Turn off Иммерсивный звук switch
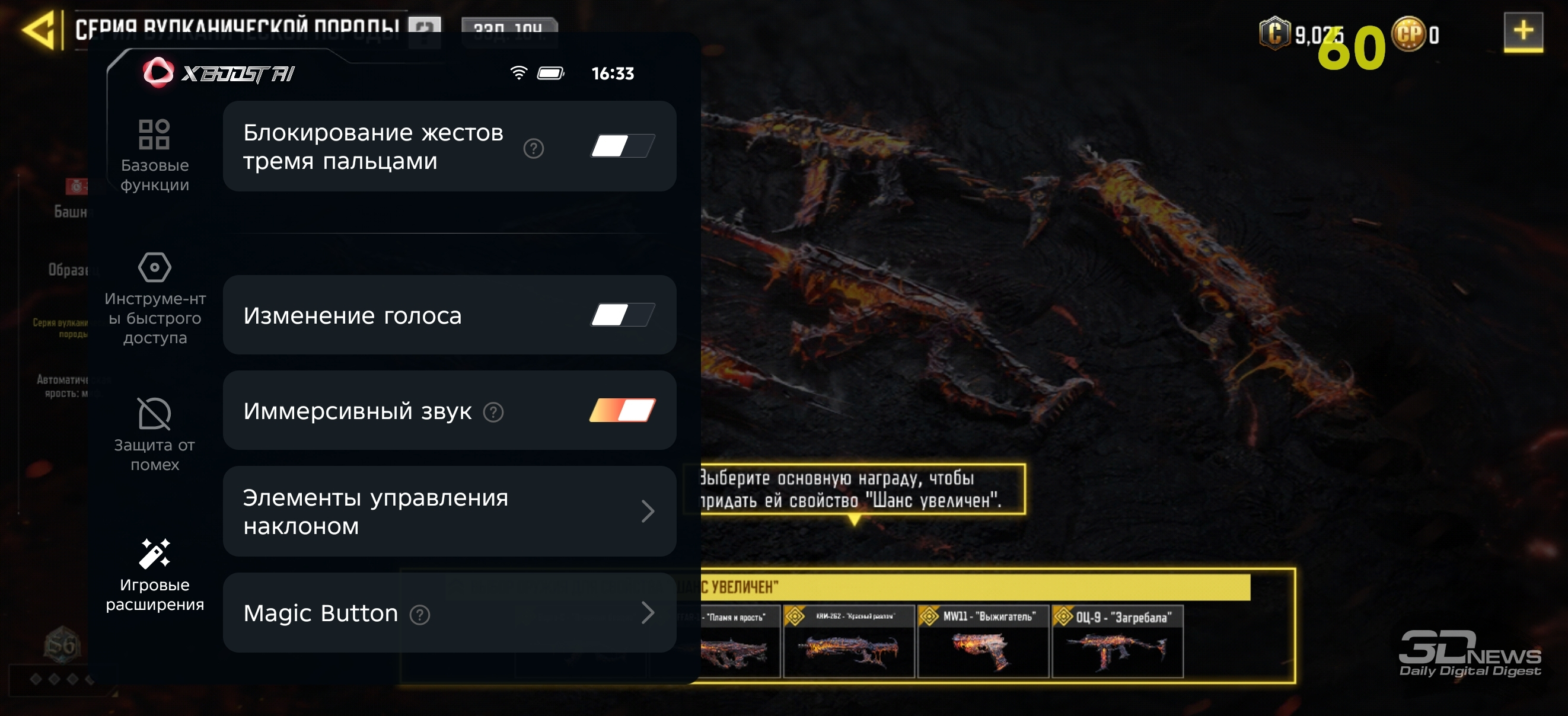The width and height of the screenshot is (1568, 716). click(622, 411)
